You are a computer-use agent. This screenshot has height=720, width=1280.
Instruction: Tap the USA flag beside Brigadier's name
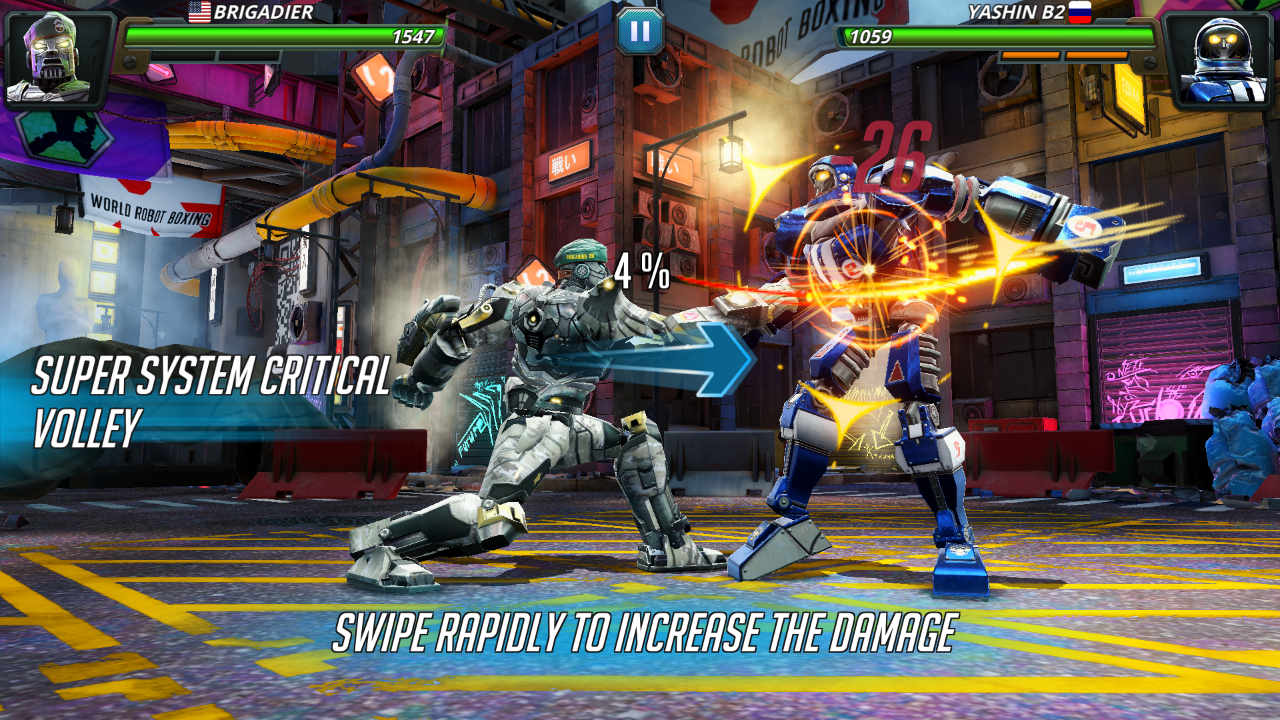click(x=199, y=13)
